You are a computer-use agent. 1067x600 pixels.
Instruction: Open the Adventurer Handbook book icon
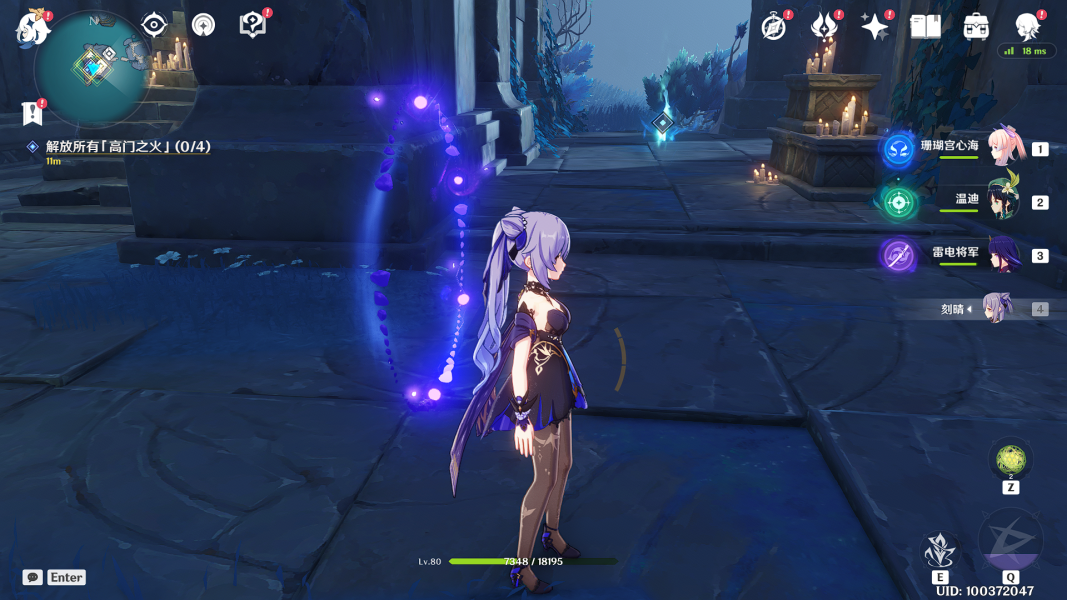(925, 27)
